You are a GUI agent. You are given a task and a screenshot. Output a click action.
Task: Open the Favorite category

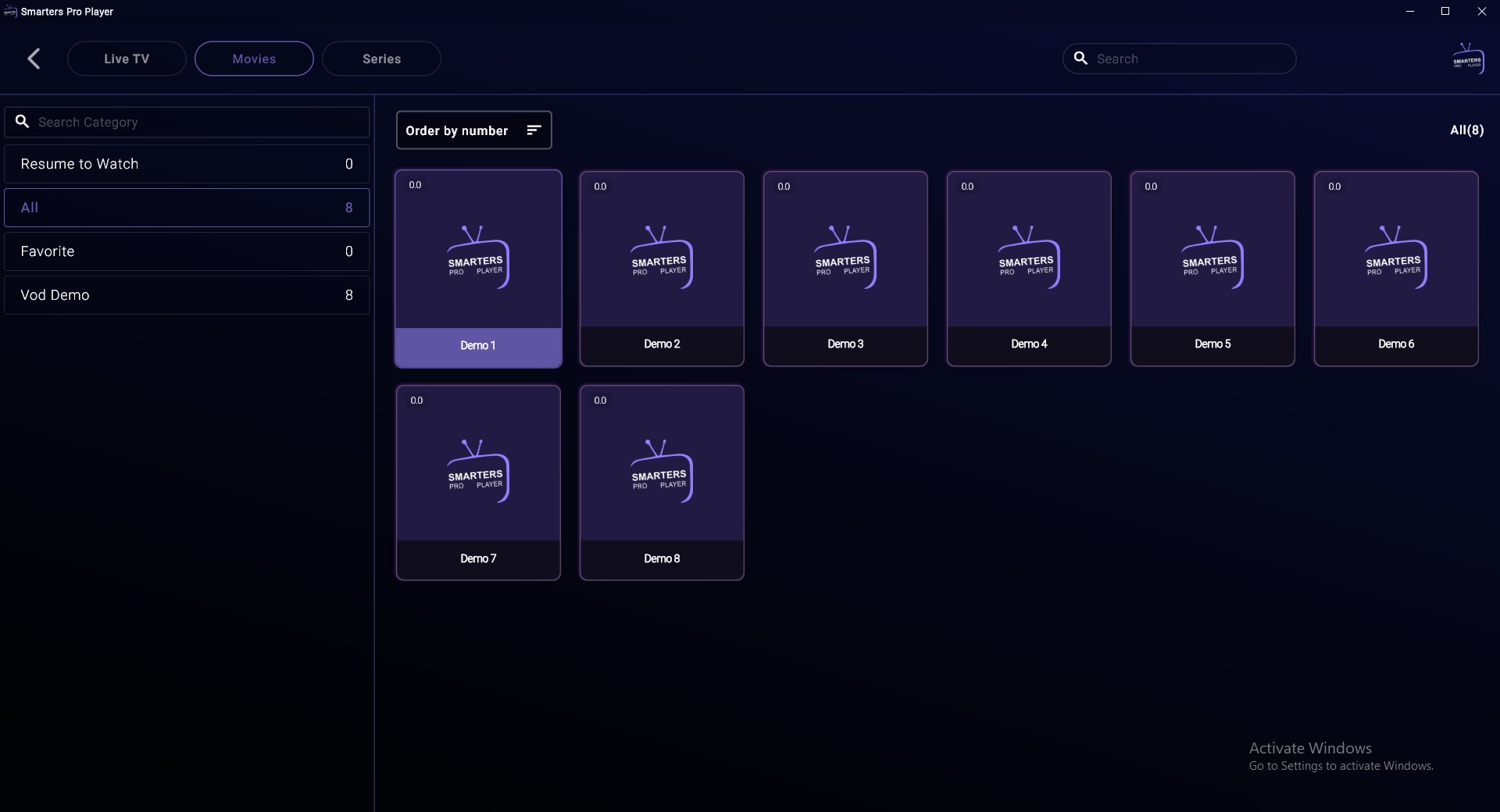coord(186,251)
